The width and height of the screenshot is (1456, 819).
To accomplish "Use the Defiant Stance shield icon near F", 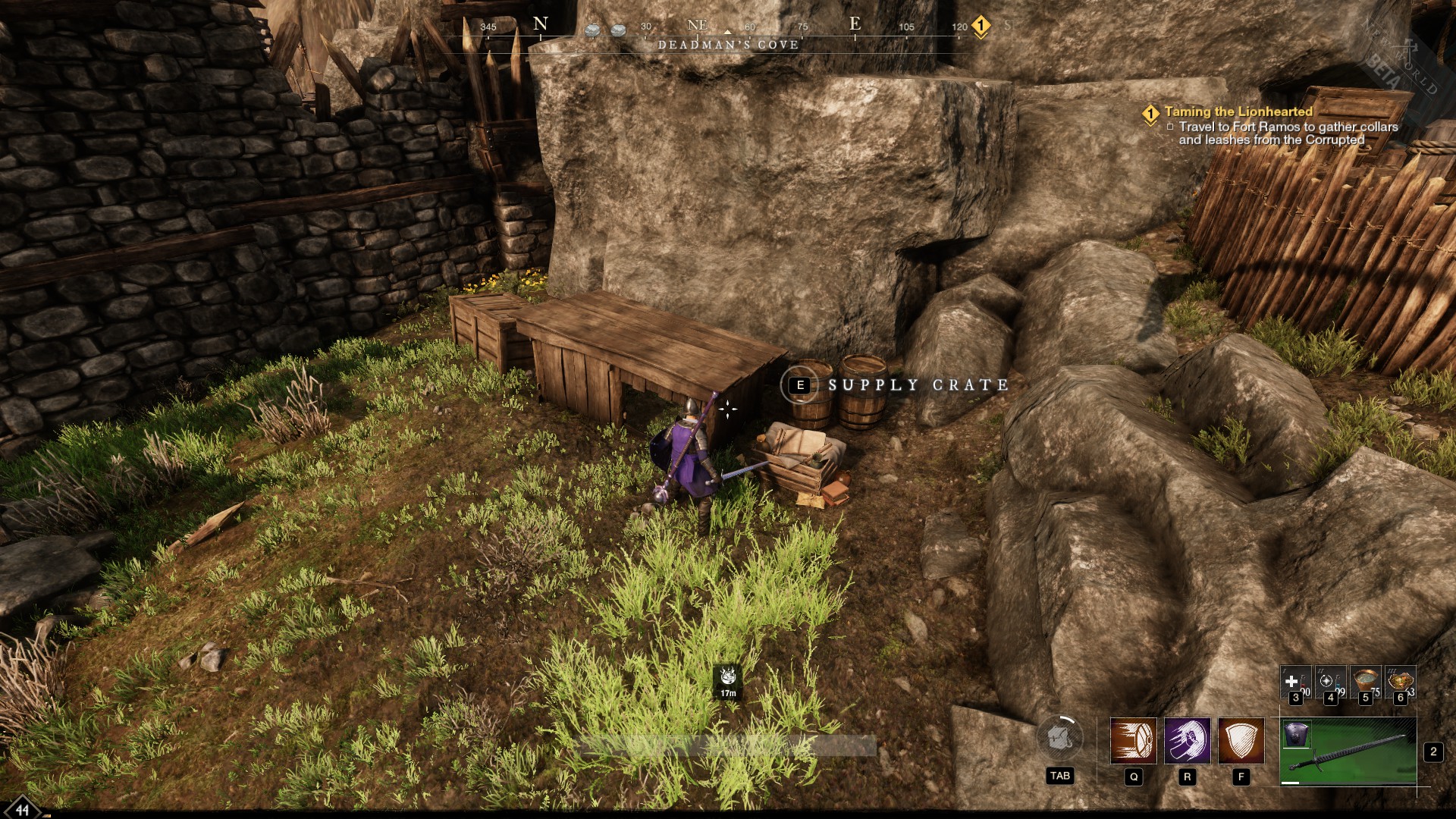I will tap(1241, 740).
